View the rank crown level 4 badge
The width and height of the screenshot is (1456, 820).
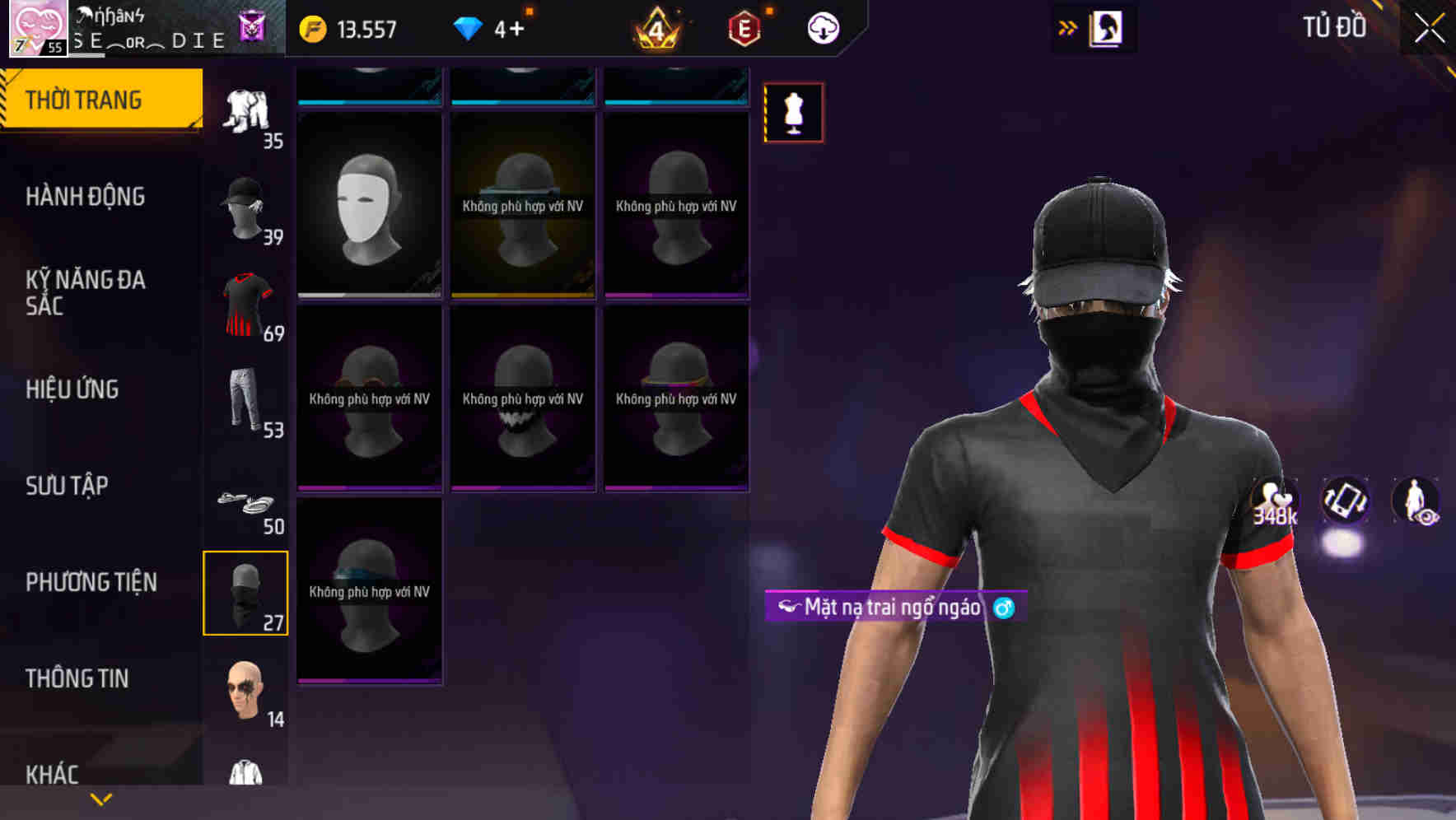655,27
